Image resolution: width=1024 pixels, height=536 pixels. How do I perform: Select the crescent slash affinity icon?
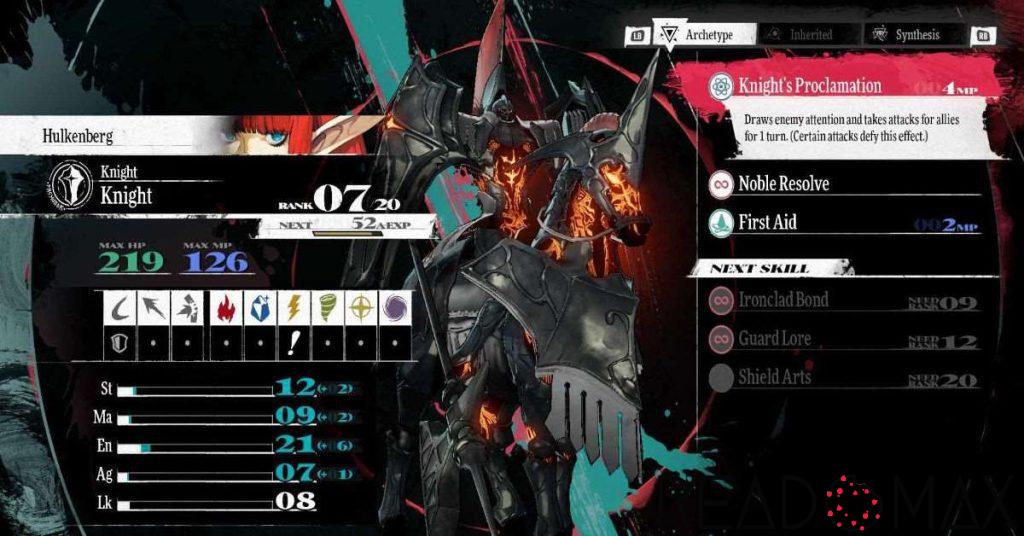pyautogui.click(x=120, y=308)
